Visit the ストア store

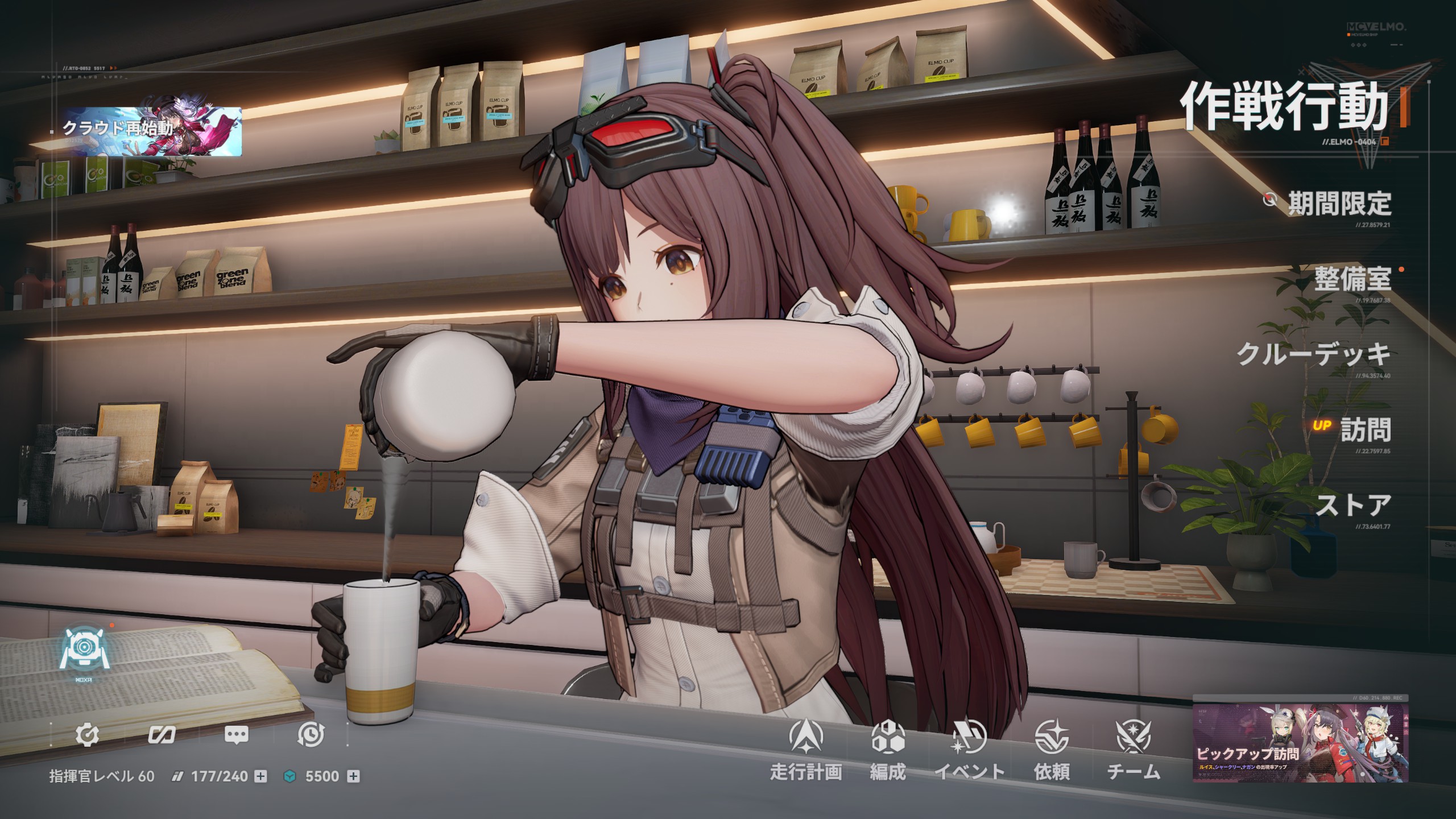tap(1353, 505)
